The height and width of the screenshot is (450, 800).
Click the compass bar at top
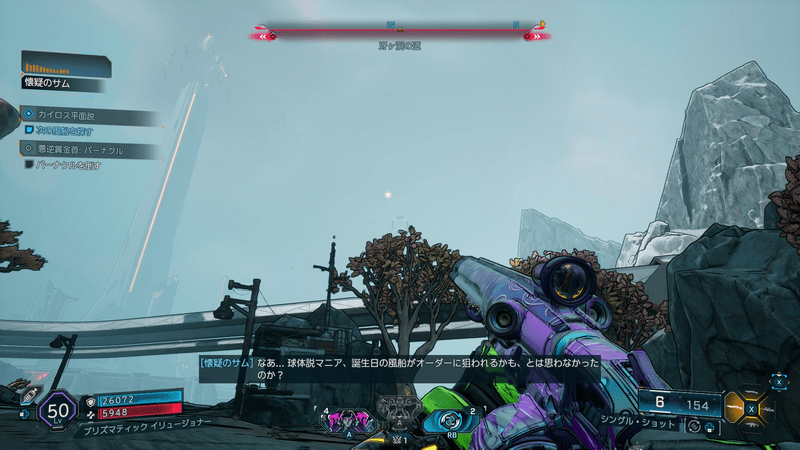(x=400, y=34)
